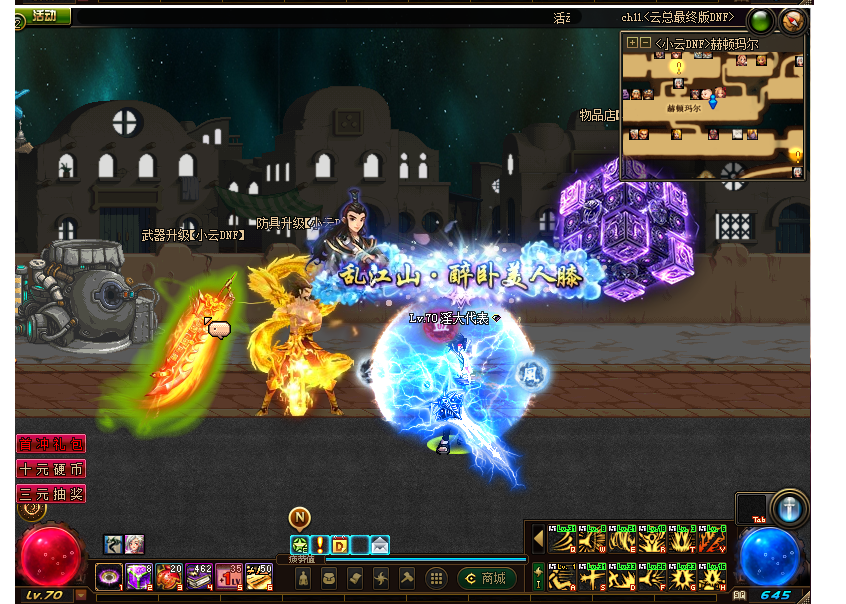The image size is (846, 604).
Task: Use the purple cube item in the quickslot
Action: [x=137, y=576]
